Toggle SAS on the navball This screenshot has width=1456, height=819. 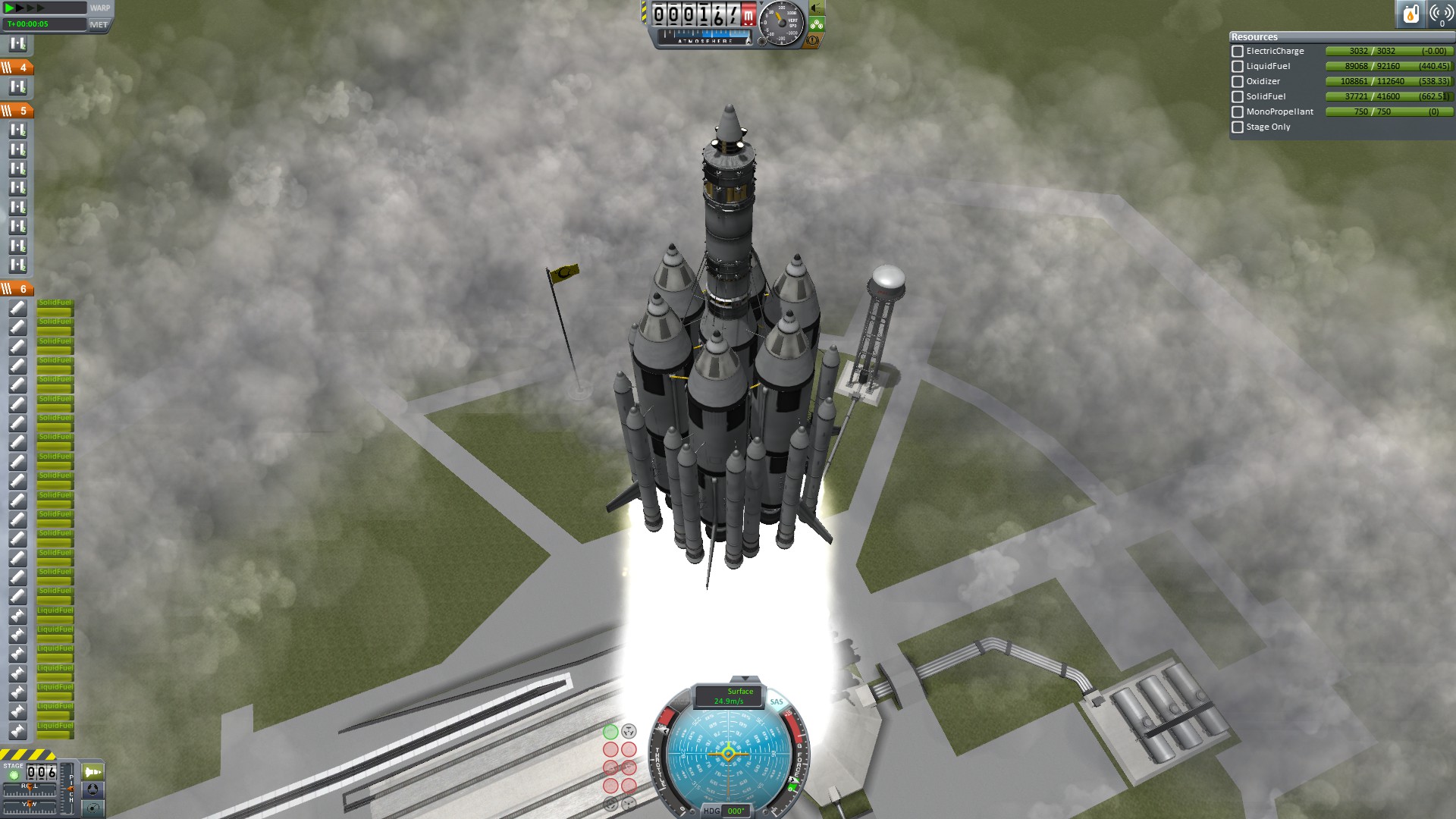[777, 702]
